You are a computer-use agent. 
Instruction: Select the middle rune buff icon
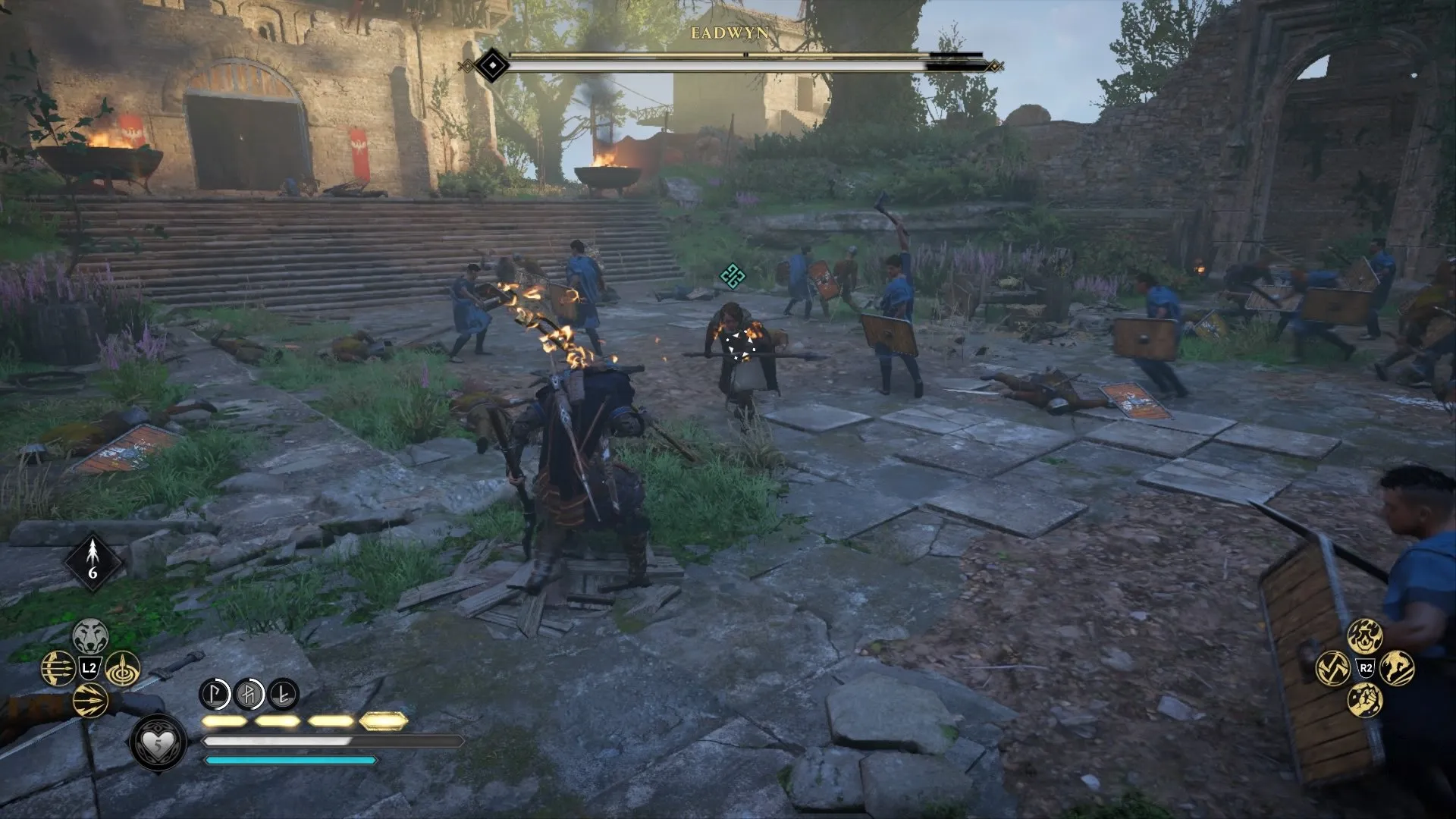(249, 693)
